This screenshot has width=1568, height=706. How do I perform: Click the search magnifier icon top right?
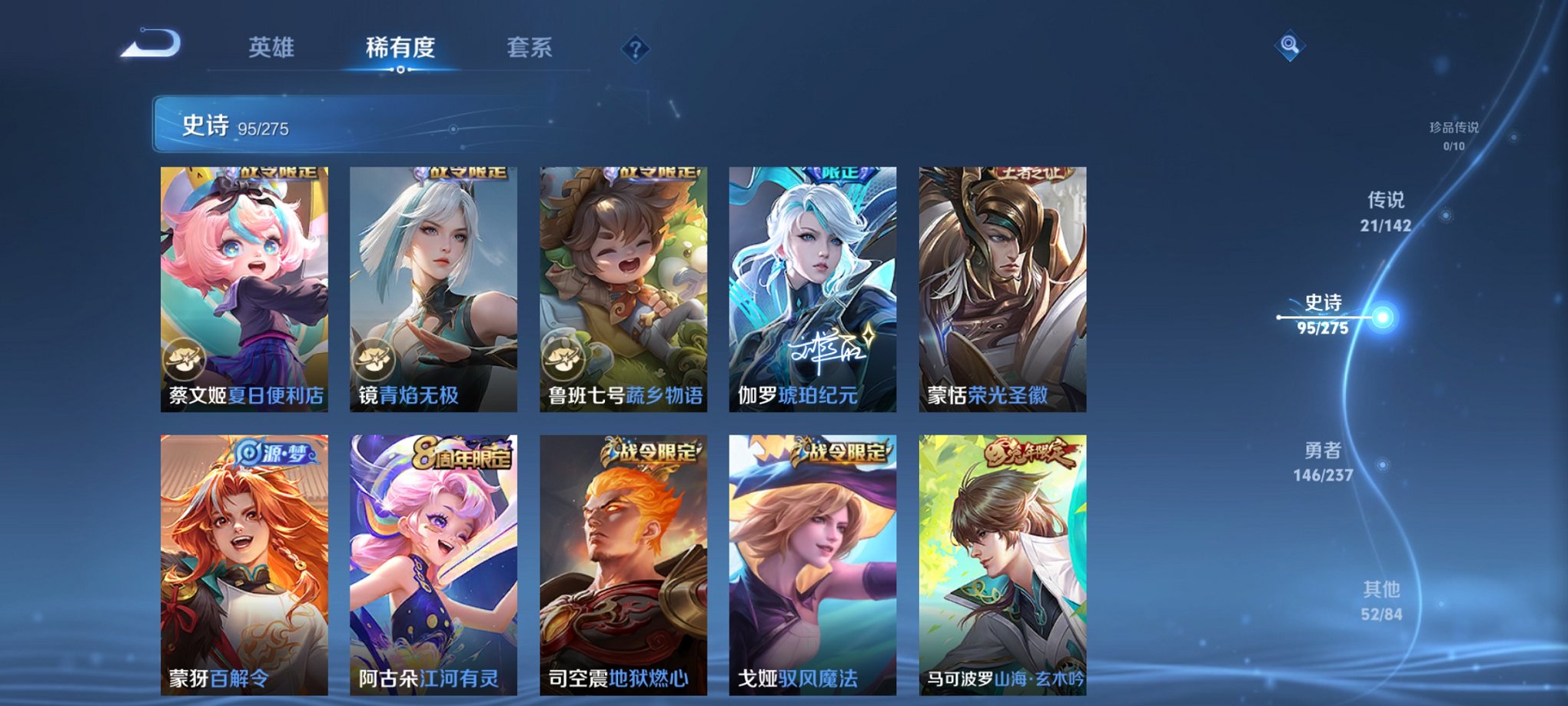[x=1291, y=45]
